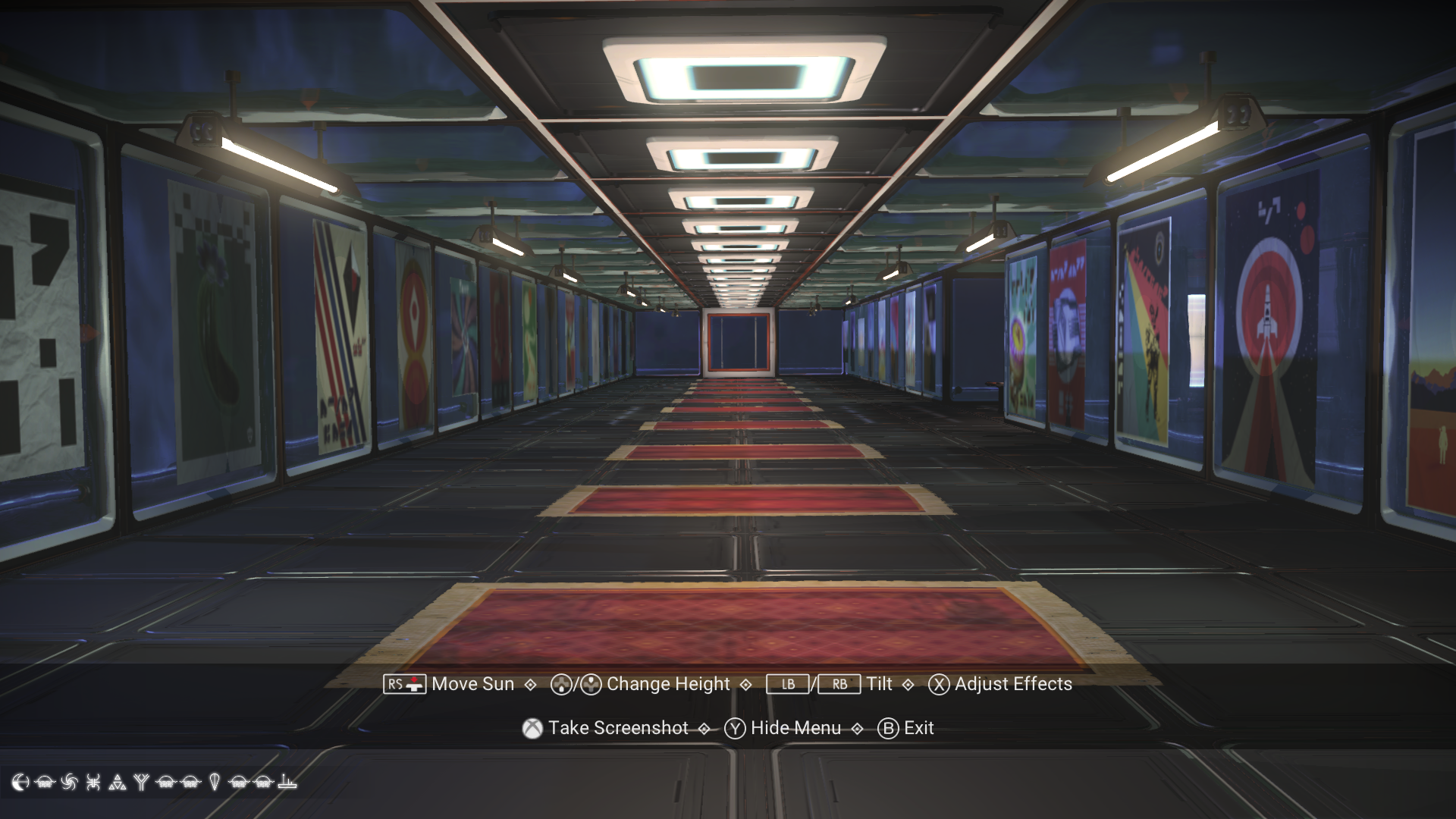This screenshot has width=1456, height=819.
Task: Click the Xbox logo screenshot icon
Action: [x=531, y=728]
